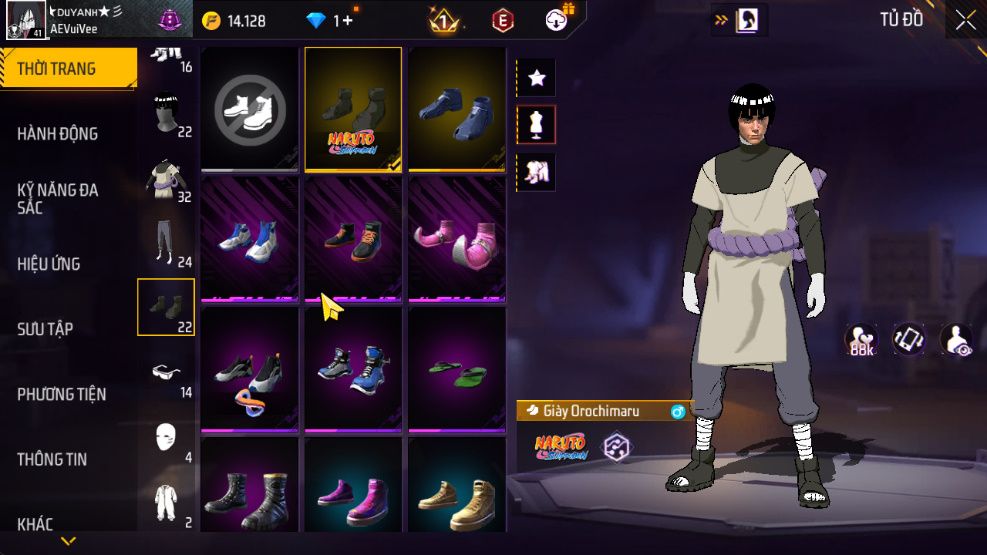Screen dimensions: 987x555
Task: Select the pants category tab
Action: 166,241
